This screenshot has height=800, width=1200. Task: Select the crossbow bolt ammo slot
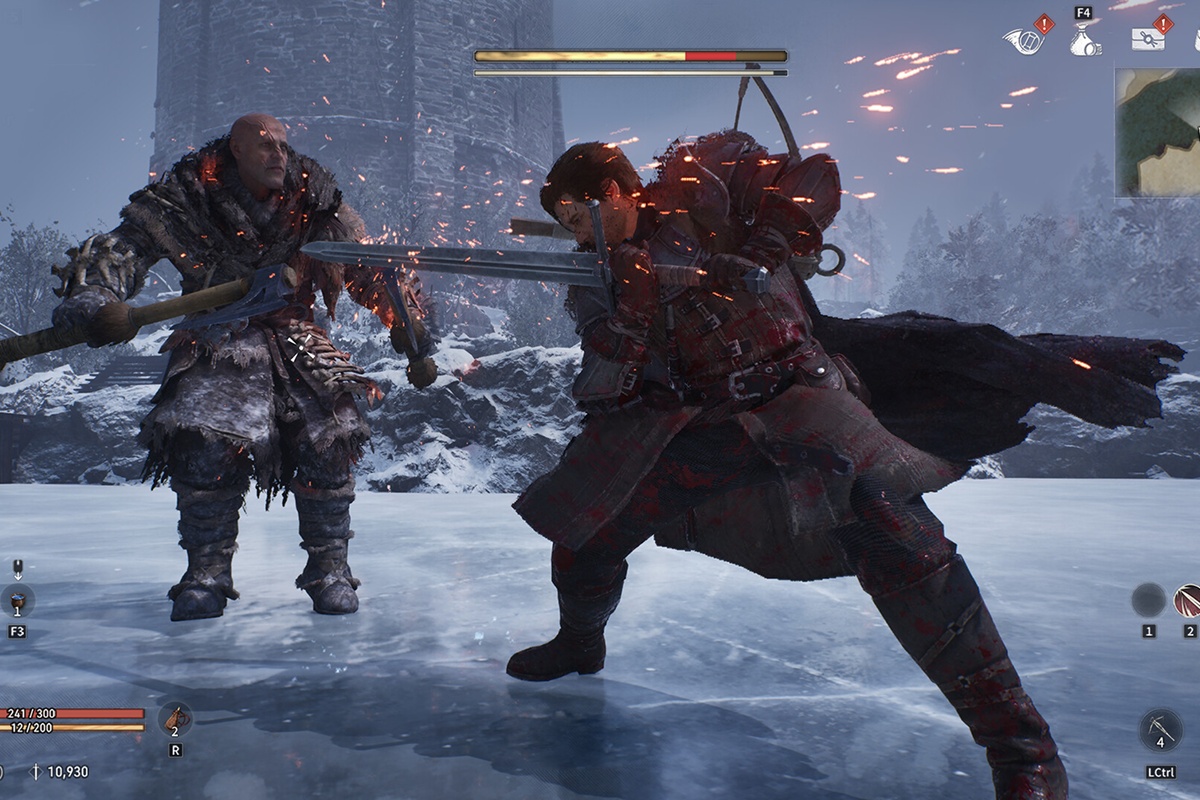1161,730
